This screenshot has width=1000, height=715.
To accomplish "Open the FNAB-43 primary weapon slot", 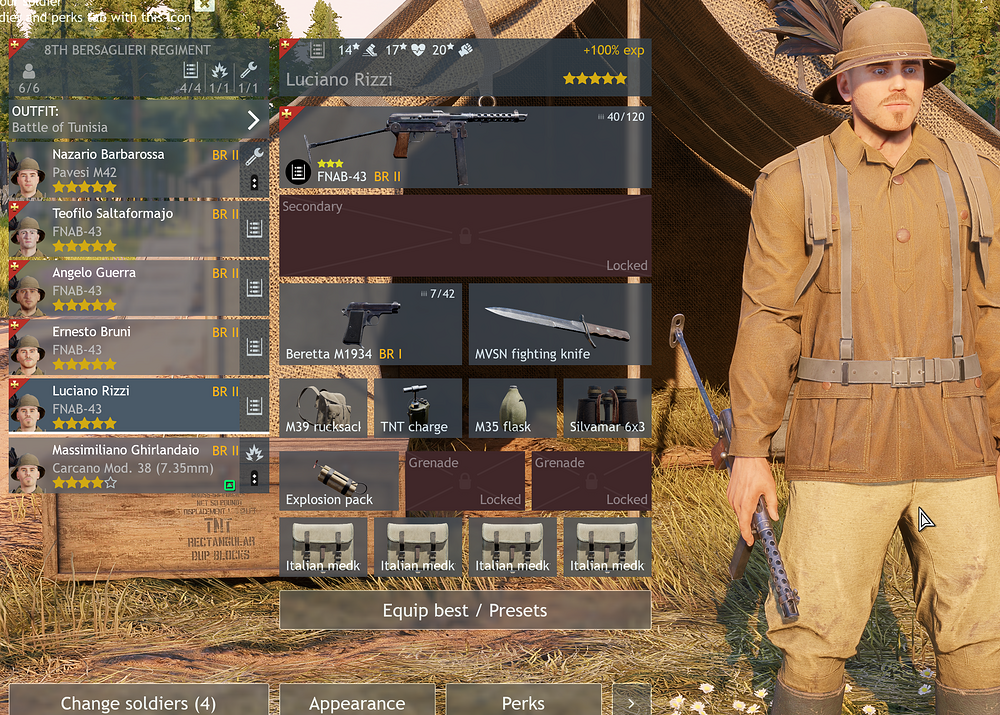I will [x=465, y=147].
